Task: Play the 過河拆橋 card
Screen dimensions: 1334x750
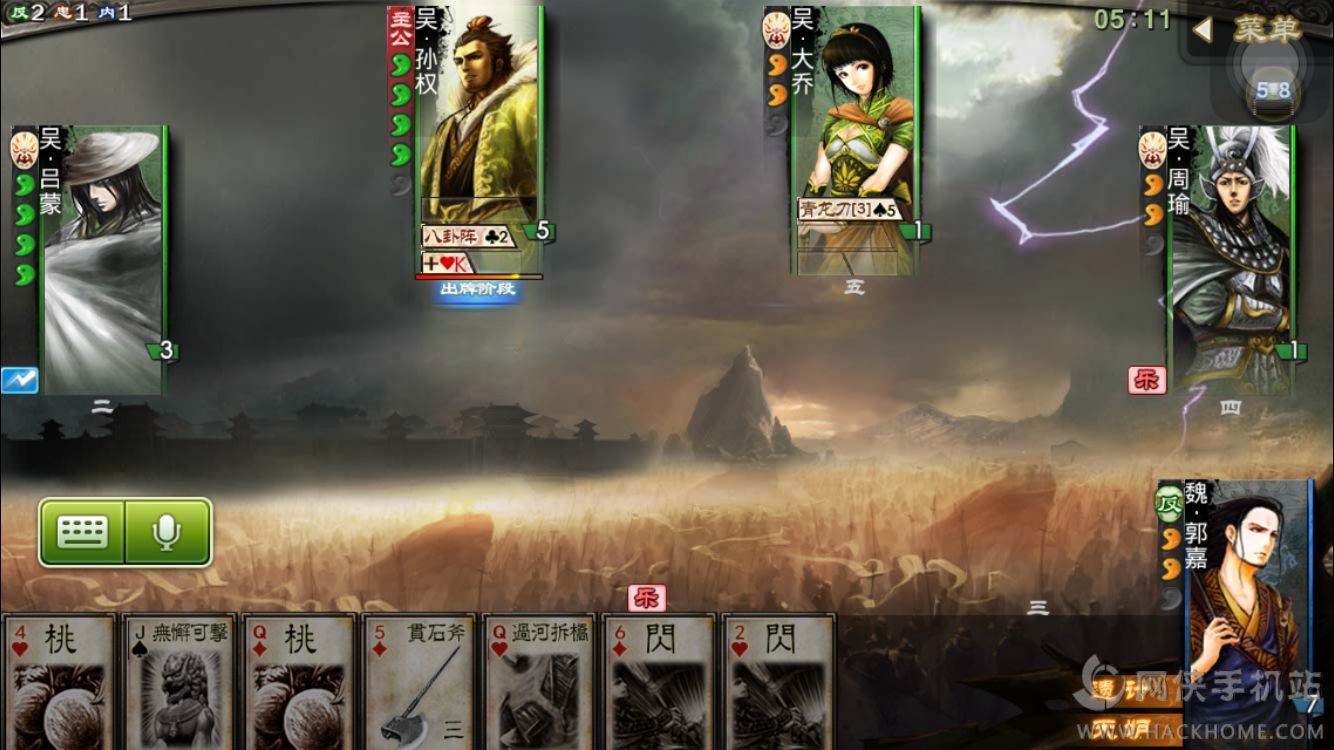Action: tap(539, 682)
